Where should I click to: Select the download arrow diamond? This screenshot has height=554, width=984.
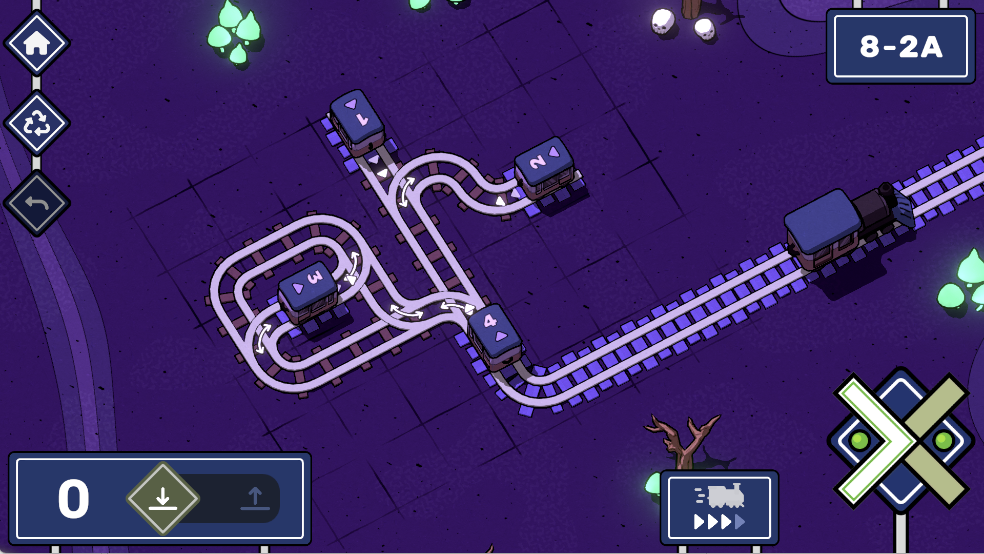(163, 498)
